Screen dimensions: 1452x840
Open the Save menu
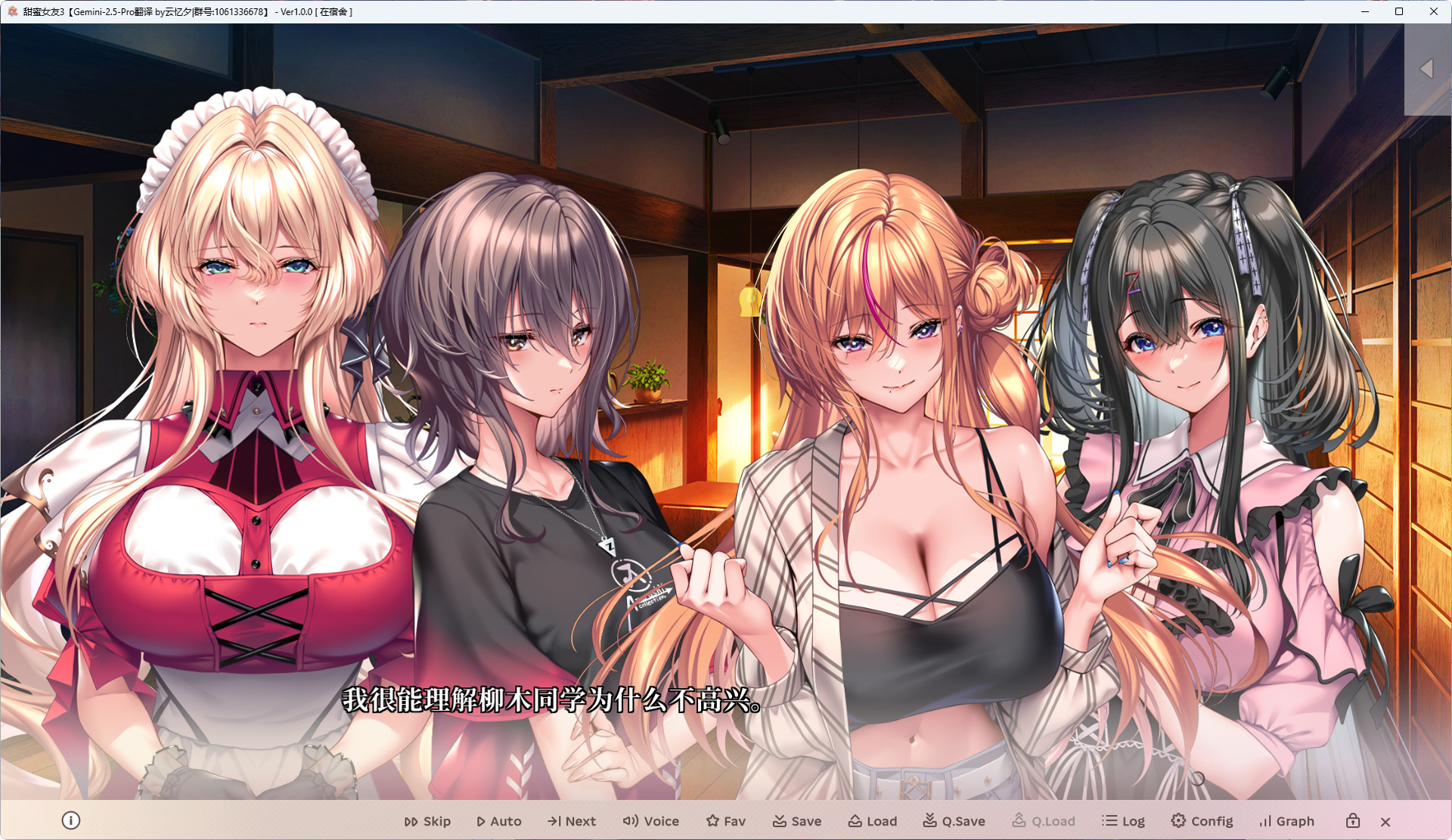(797, 821)
